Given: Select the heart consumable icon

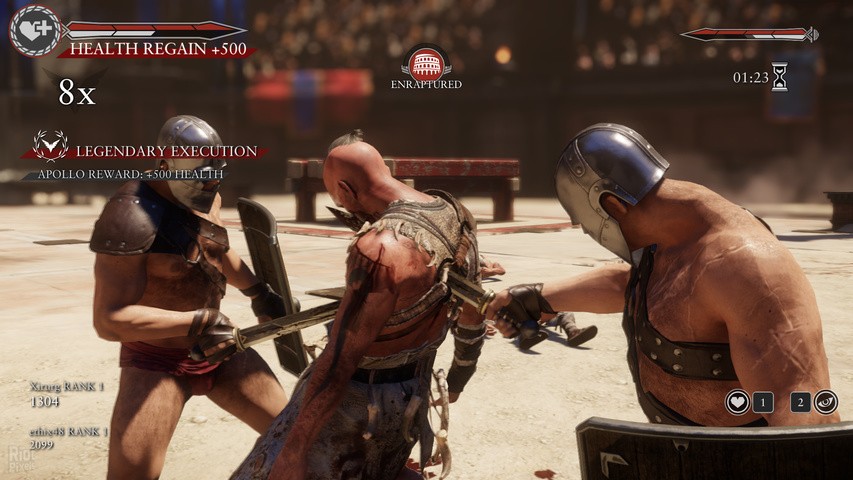Looking at the screenshot, I should coord(738,402).
